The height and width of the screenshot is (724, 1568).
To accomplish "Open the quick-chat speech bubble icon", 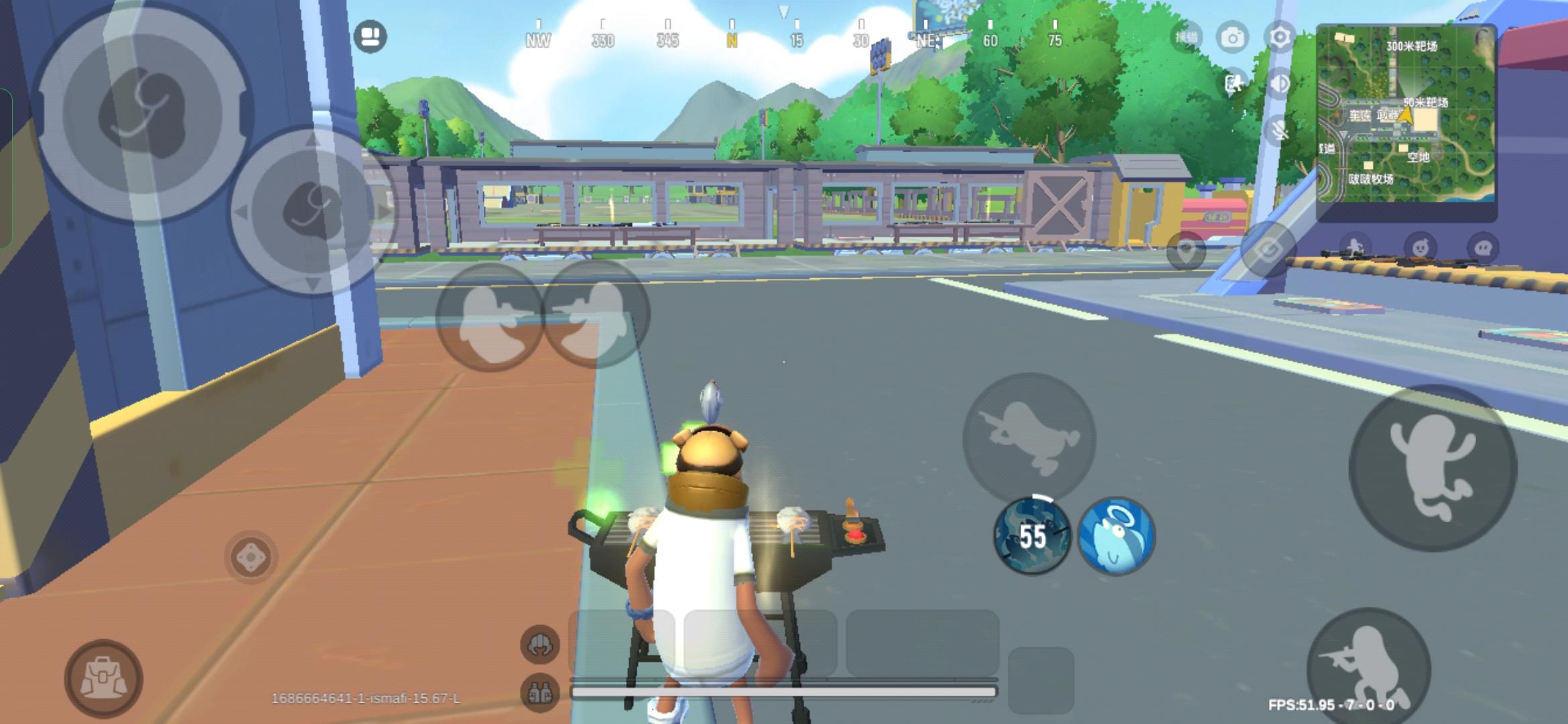I will pyautogui.click(x=1485, y=247).
